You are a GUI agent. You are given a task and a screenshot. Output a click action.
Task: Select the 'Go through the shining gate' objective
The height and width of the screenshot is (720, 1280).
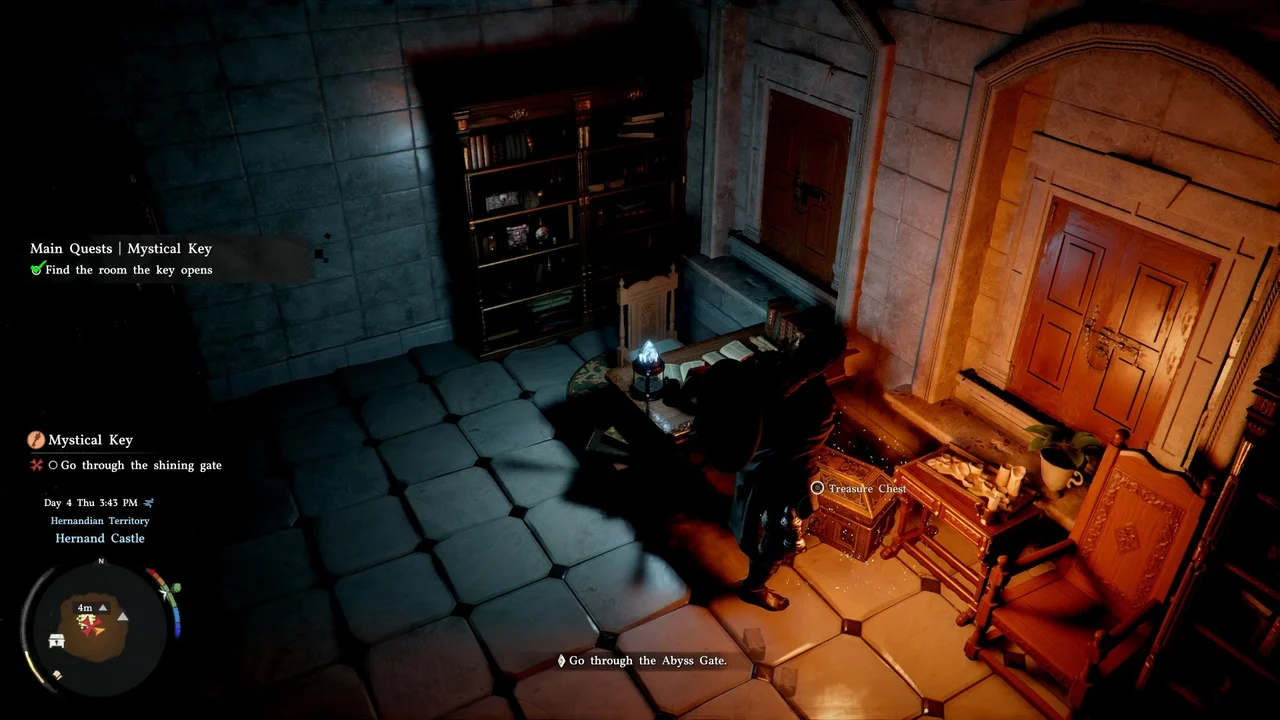pos(141,465)
